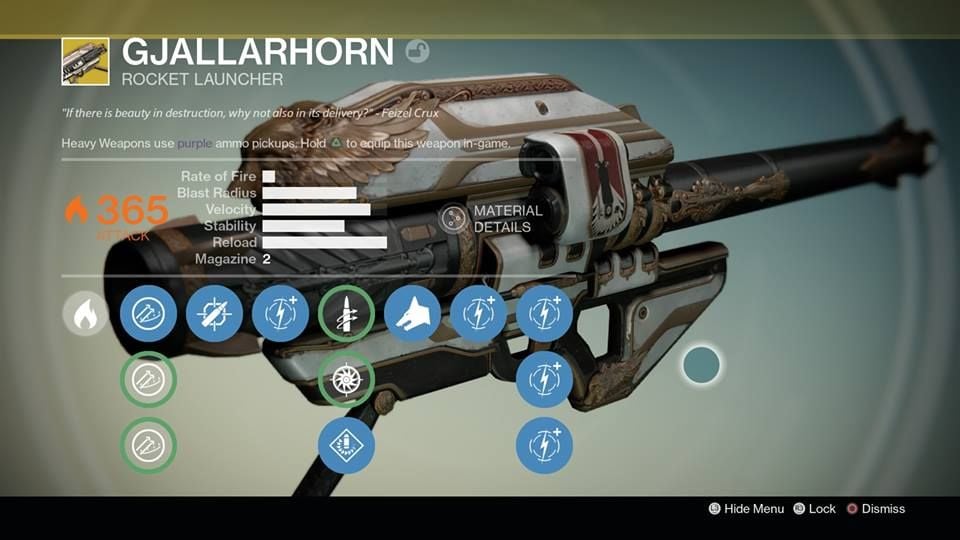Select the diamond-shaped ammo perk node

346,446
